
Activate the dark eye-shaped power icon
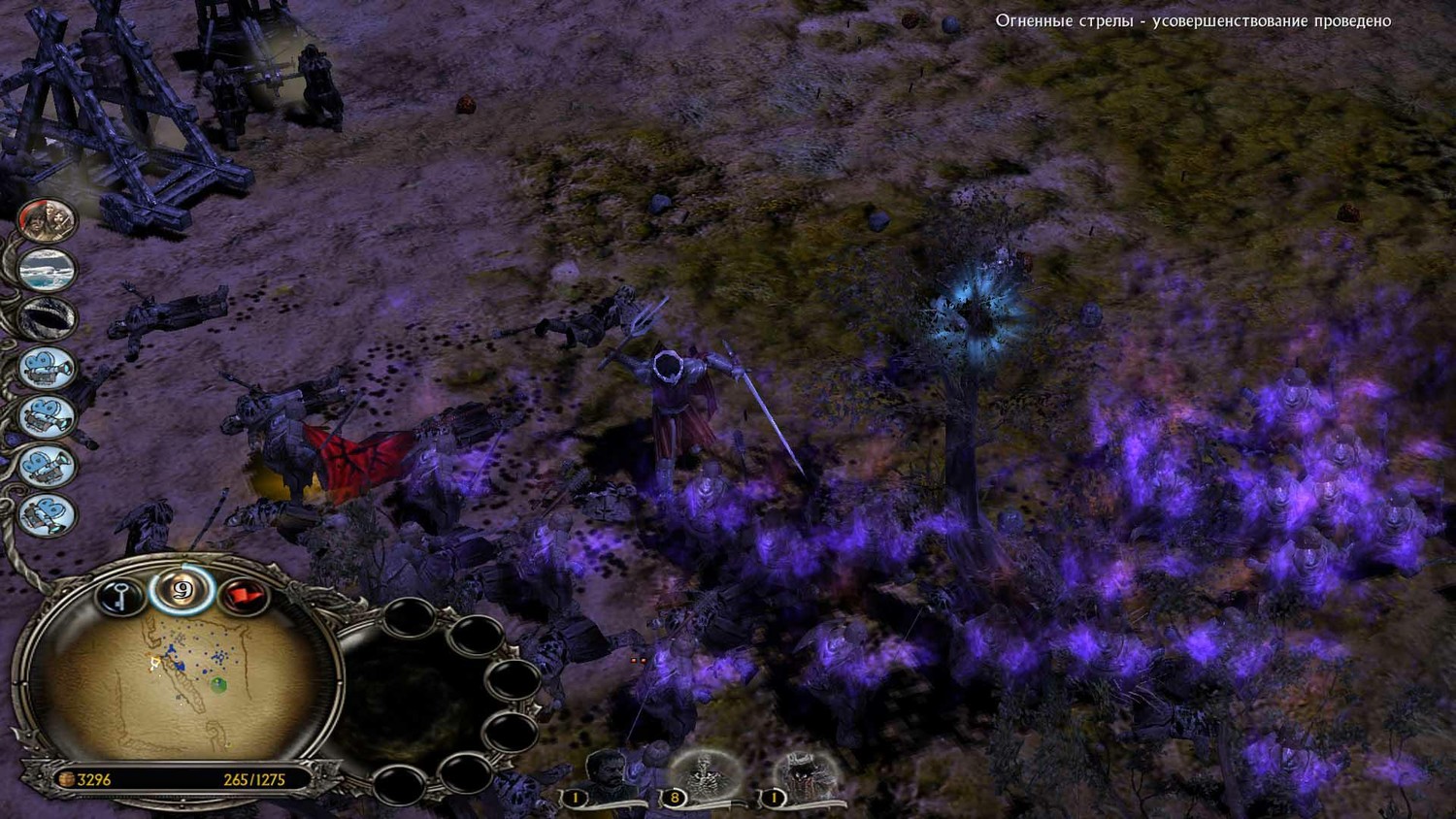(47, 317)
